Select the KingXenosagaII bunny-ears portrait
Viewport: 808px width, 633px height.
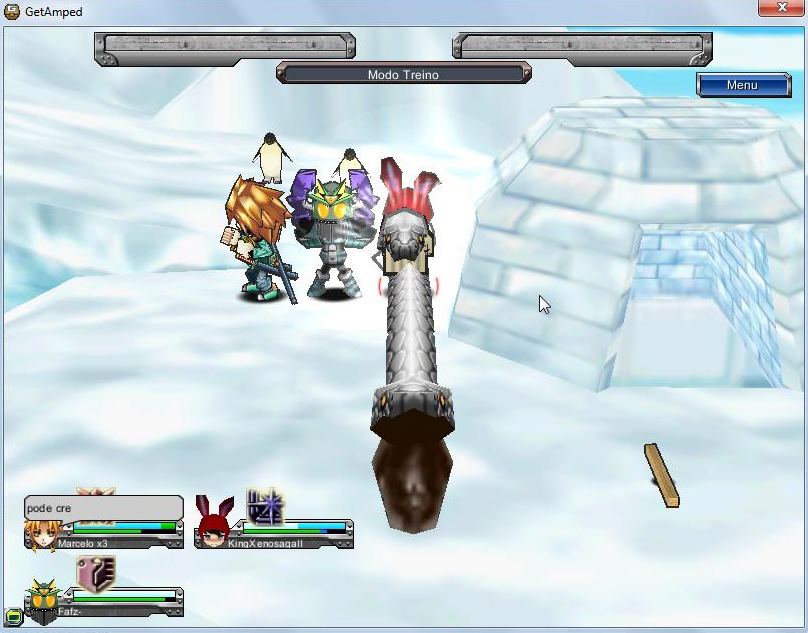coord(213,523)
